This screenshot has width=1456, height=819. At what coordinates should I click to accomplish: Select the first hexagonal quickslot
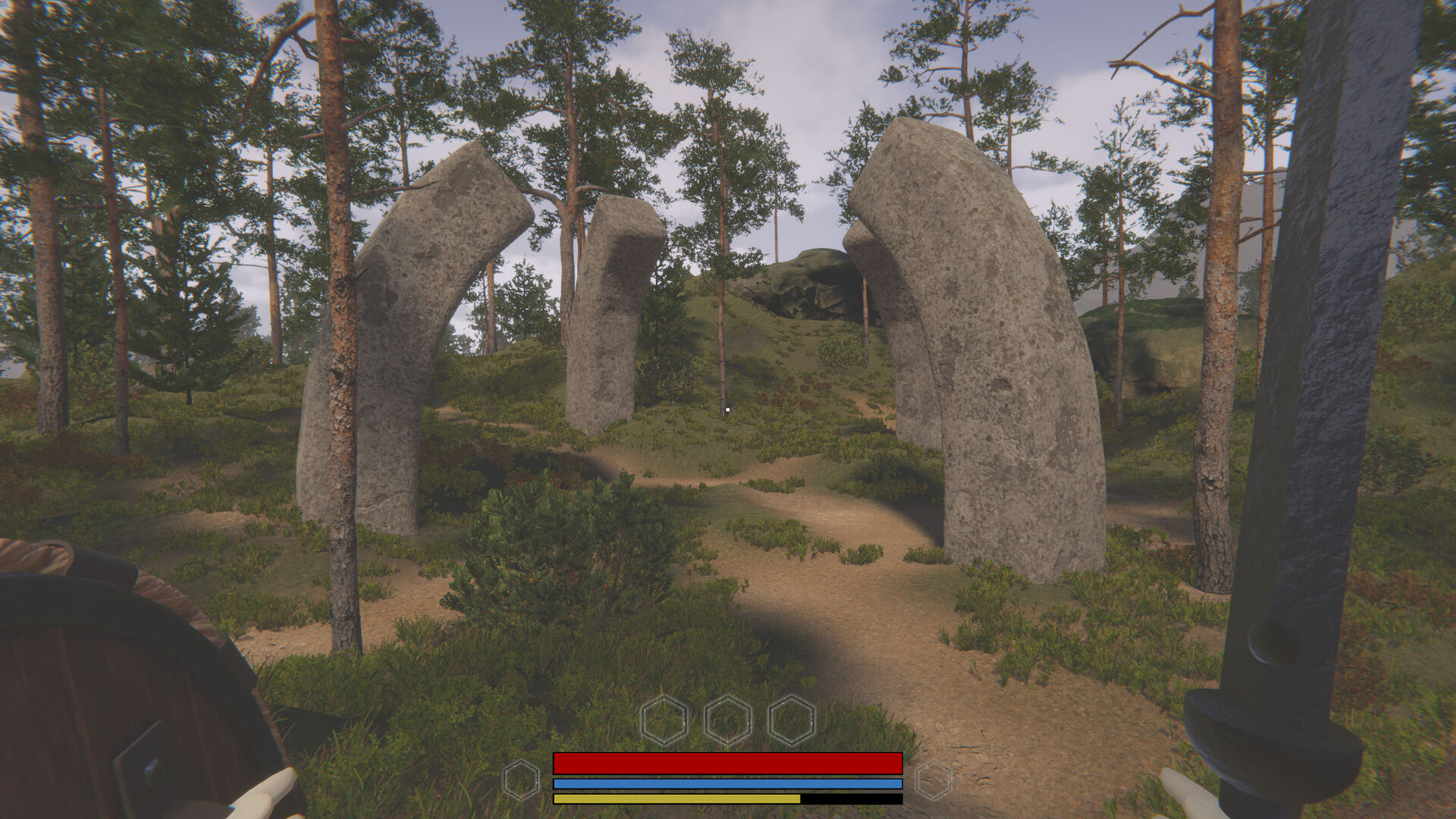666,721
